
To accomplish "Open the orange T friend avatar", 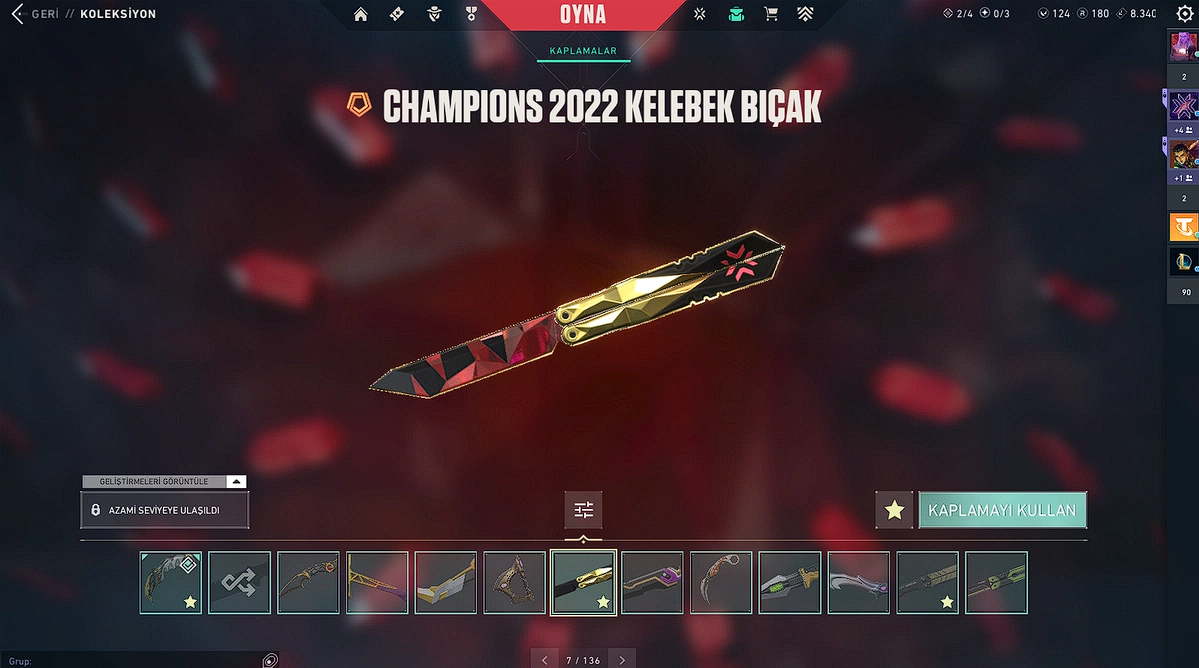I will tap(1184, 227).
